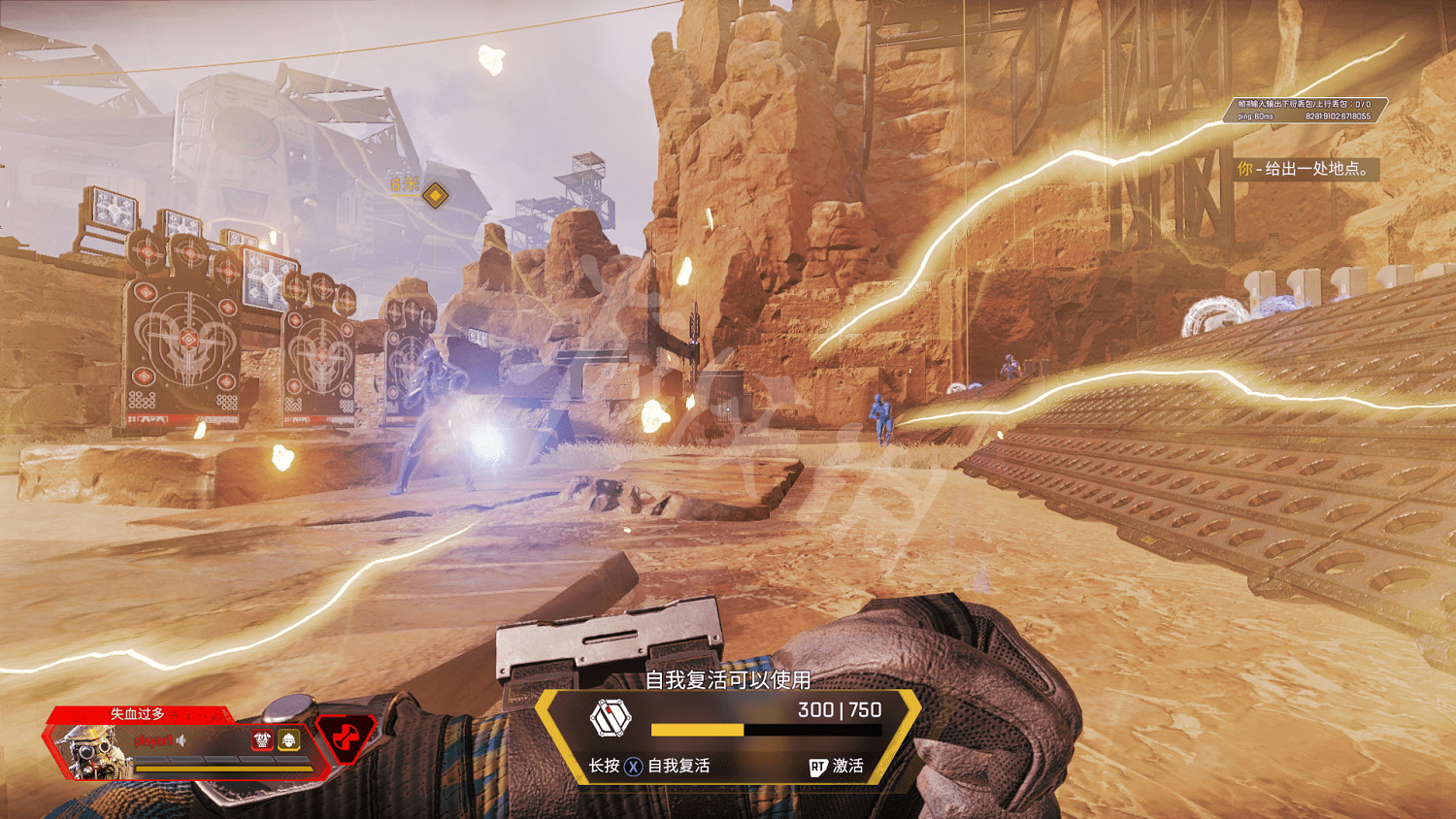Viewport: 1456px width, 819px height.
Task: Select the red health cross icon
Action: pyautogui.click(x=346, y=739)
